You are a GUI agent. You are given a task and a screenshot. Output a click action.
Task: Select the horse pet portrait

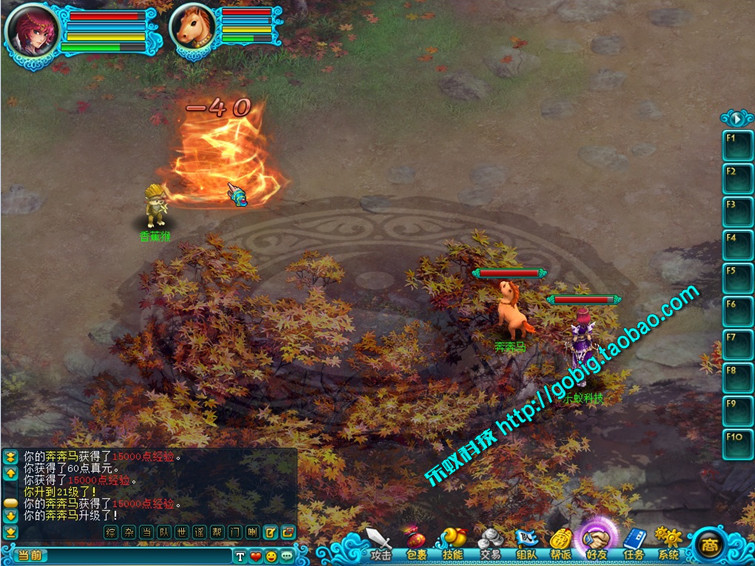[x=193, y=28]
